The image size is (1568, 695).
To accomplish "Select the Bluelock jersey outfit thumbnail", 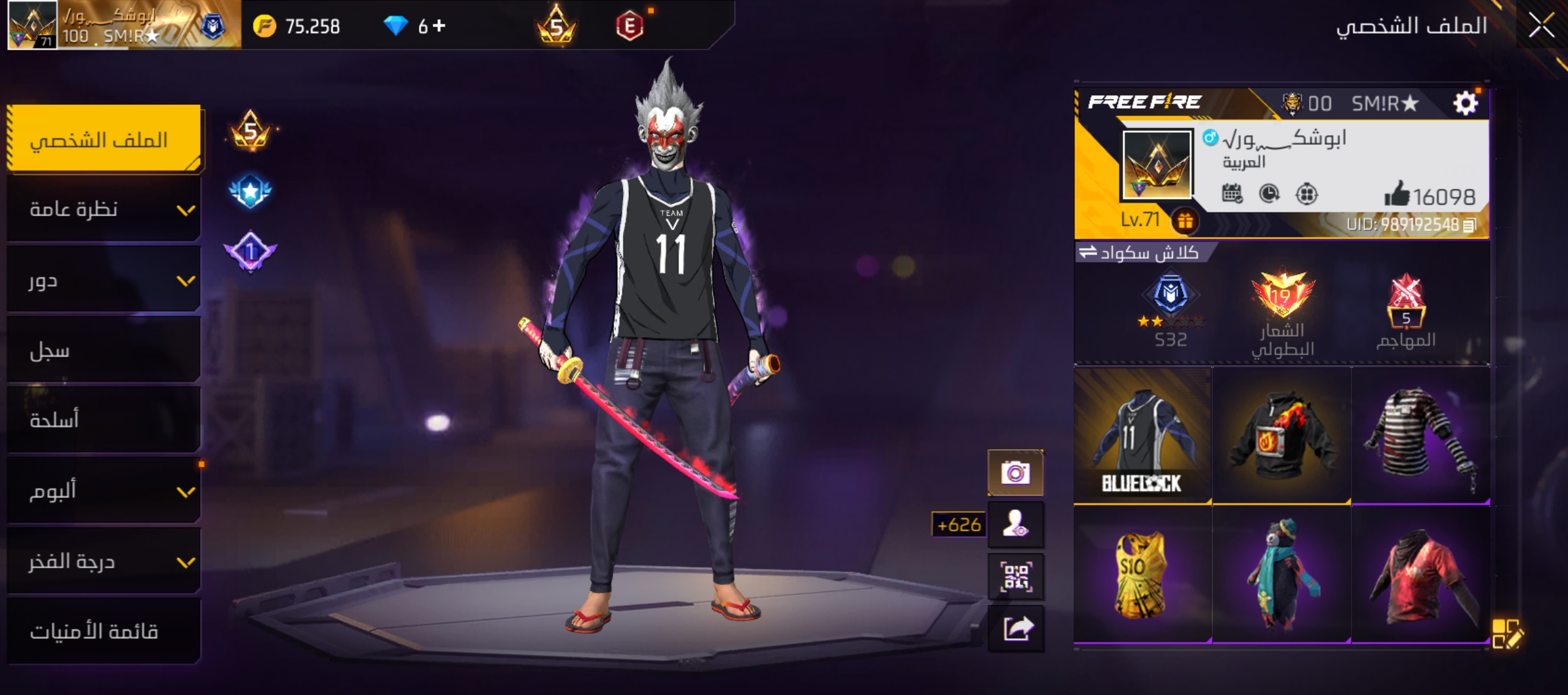I will point(1143,436).
